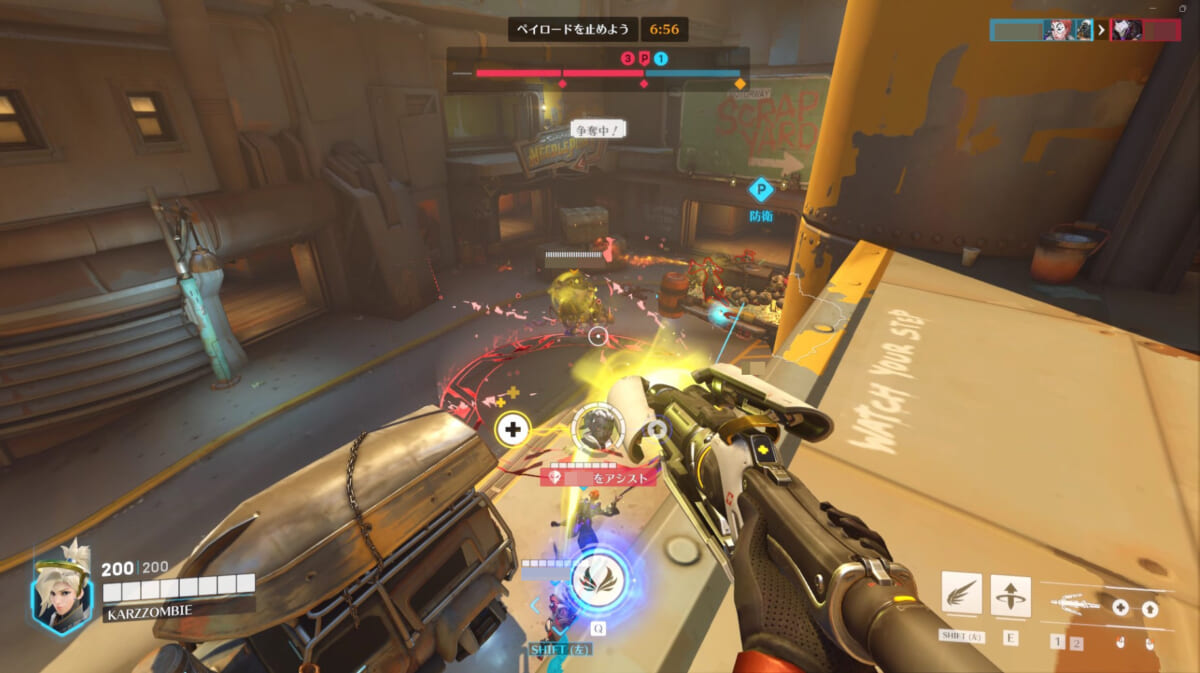Use the Resurrect ability icon

[x=1010, y=597]
